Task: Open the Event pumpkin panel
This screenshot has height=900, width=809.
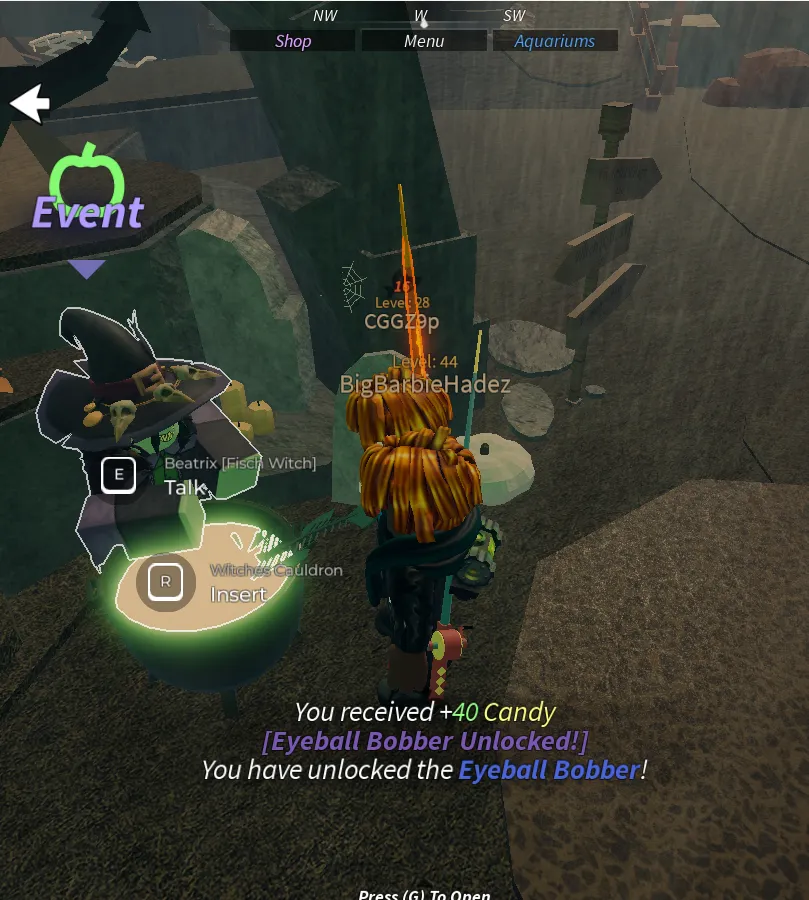Action: tap(87, 190)
